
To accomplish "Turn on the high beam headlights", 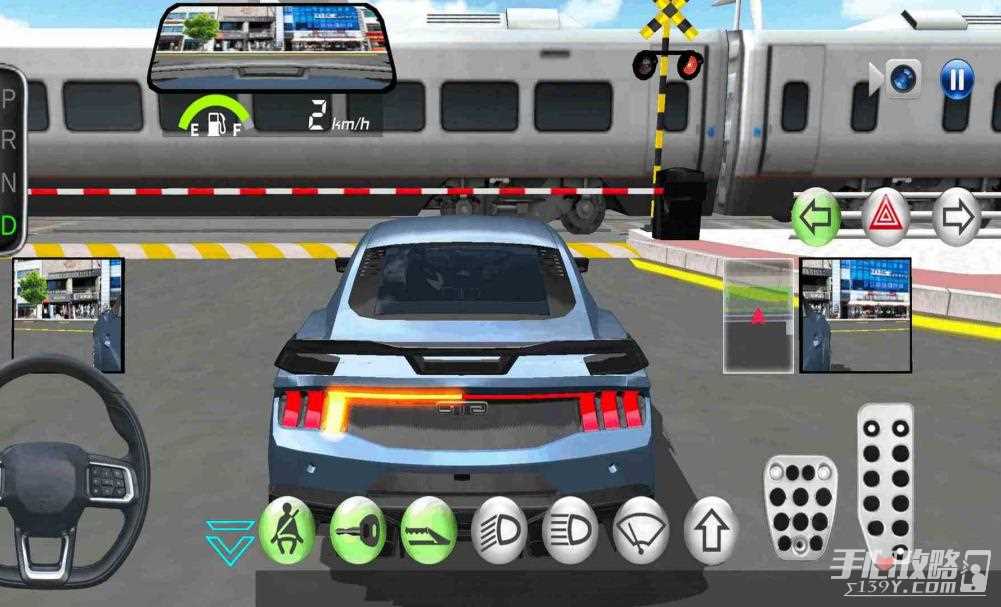I will tap(570, 528).
